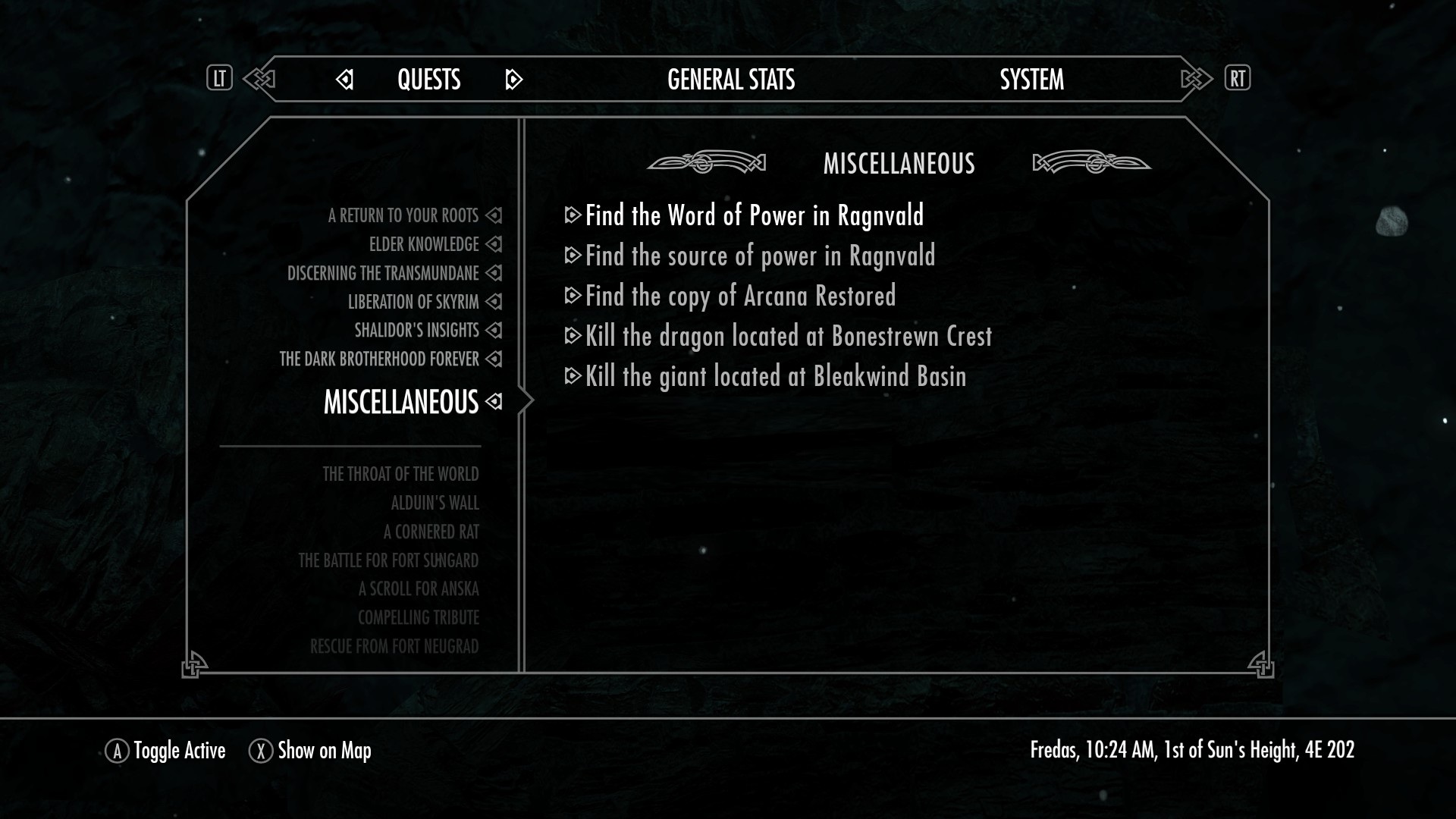View completed quest The Throat of the World
This screenshot has height=819, width=1456.
400,475
